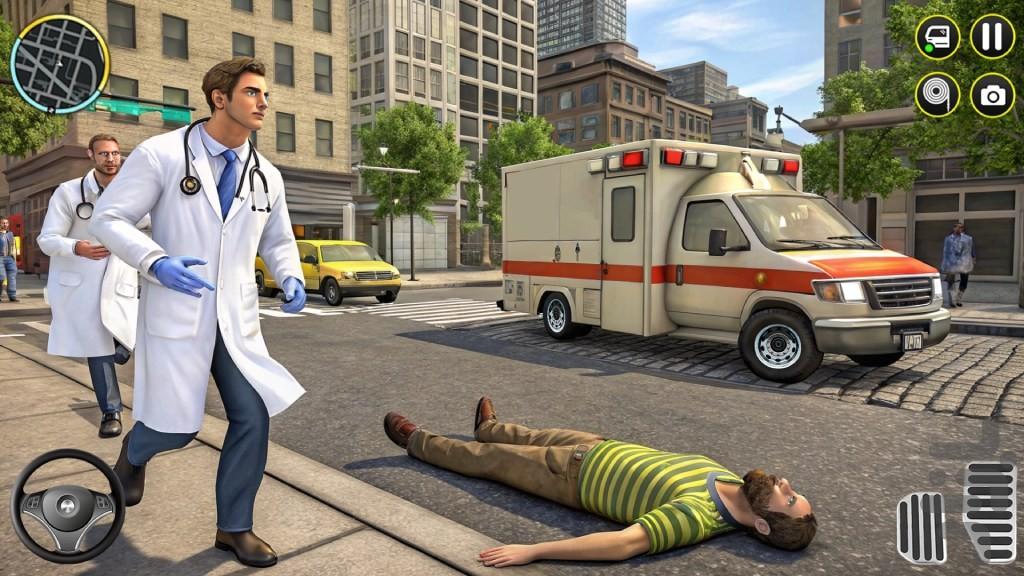The width and height of the screenshot is (1024, 576).
Task: Hit the tall accelerator pedal
Action: 988,512
